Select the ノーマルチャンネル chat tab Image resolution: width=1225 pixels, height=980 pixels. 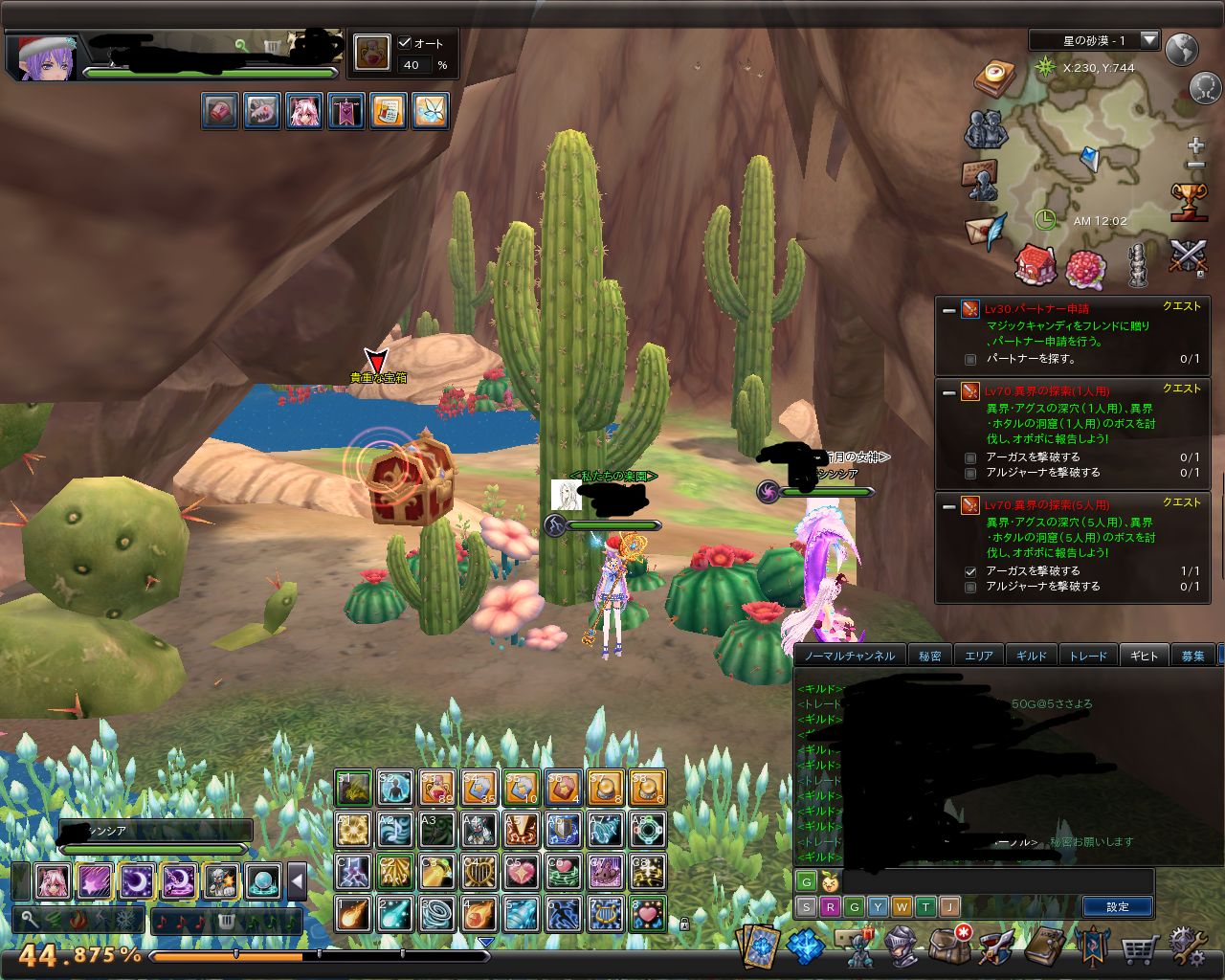point(850,656)
